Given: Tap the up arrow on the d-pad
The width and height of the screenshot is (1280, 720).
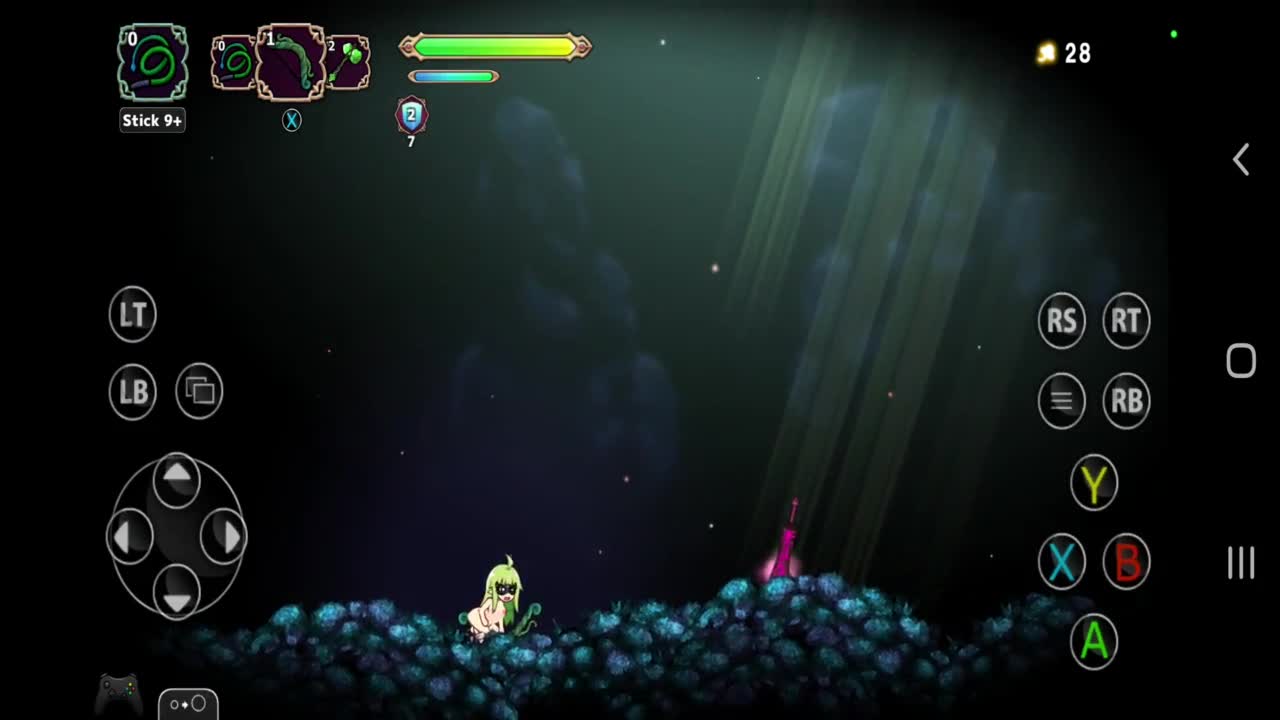Looking at the screenshot, I should (x=177, y=477).
